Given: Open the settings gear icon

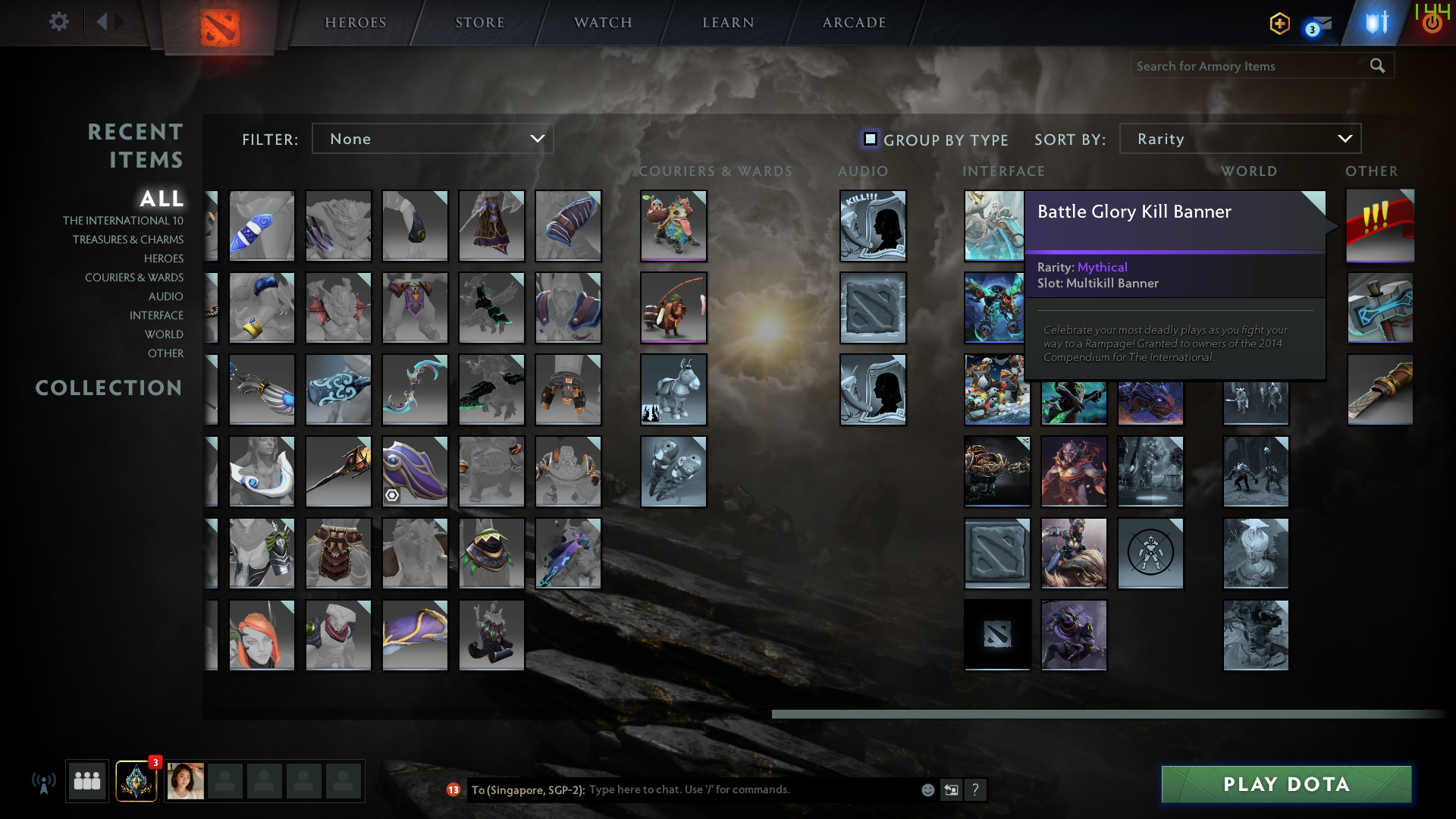Looking at the screenshot, I should click(x=58, y=22).
